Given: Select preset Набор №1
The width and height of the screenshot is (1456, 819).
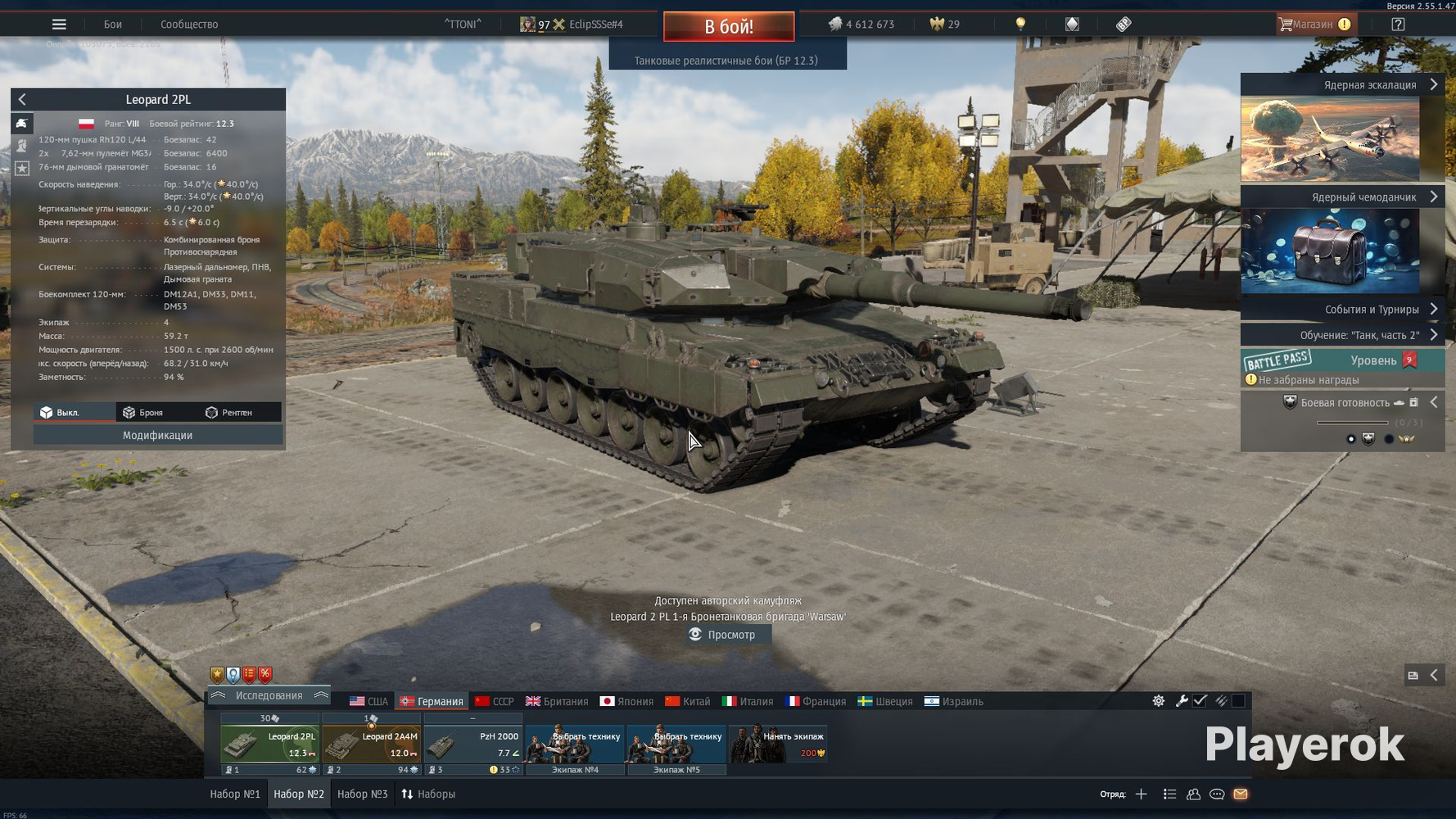Looking at the screenshot, I should click(235, 794).
